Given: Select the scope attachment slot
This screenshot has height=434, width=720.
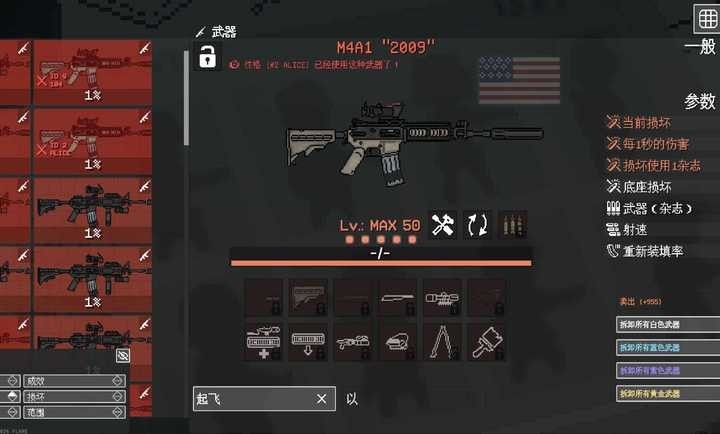Looking at the screenshot, I should [441, 296].
